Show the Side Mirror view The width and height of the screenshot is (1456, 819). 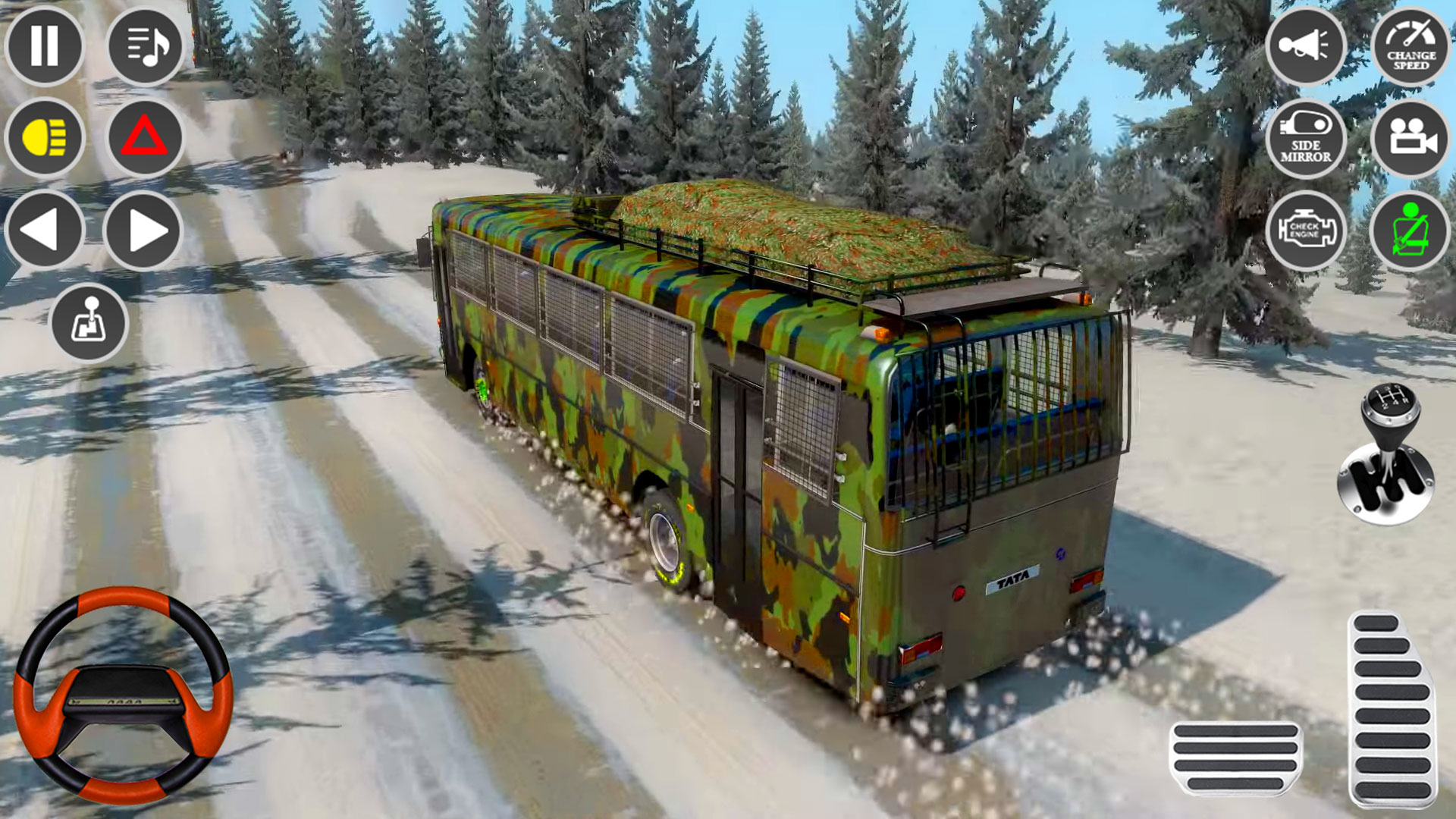click(x=1307, y=140)
